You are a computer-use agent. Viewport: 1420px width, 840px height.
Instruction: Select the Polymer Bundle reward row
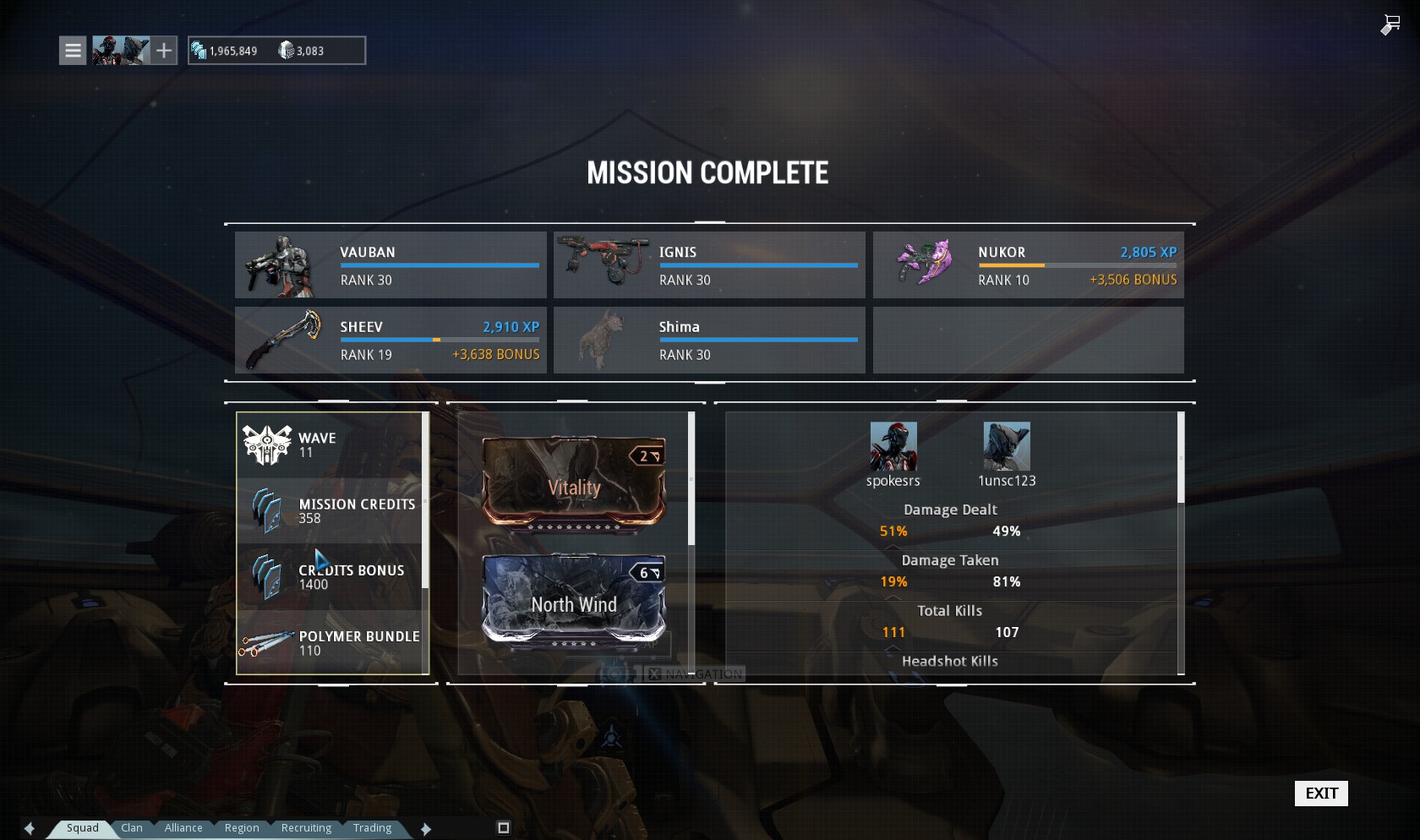click(x=332, y=643)
